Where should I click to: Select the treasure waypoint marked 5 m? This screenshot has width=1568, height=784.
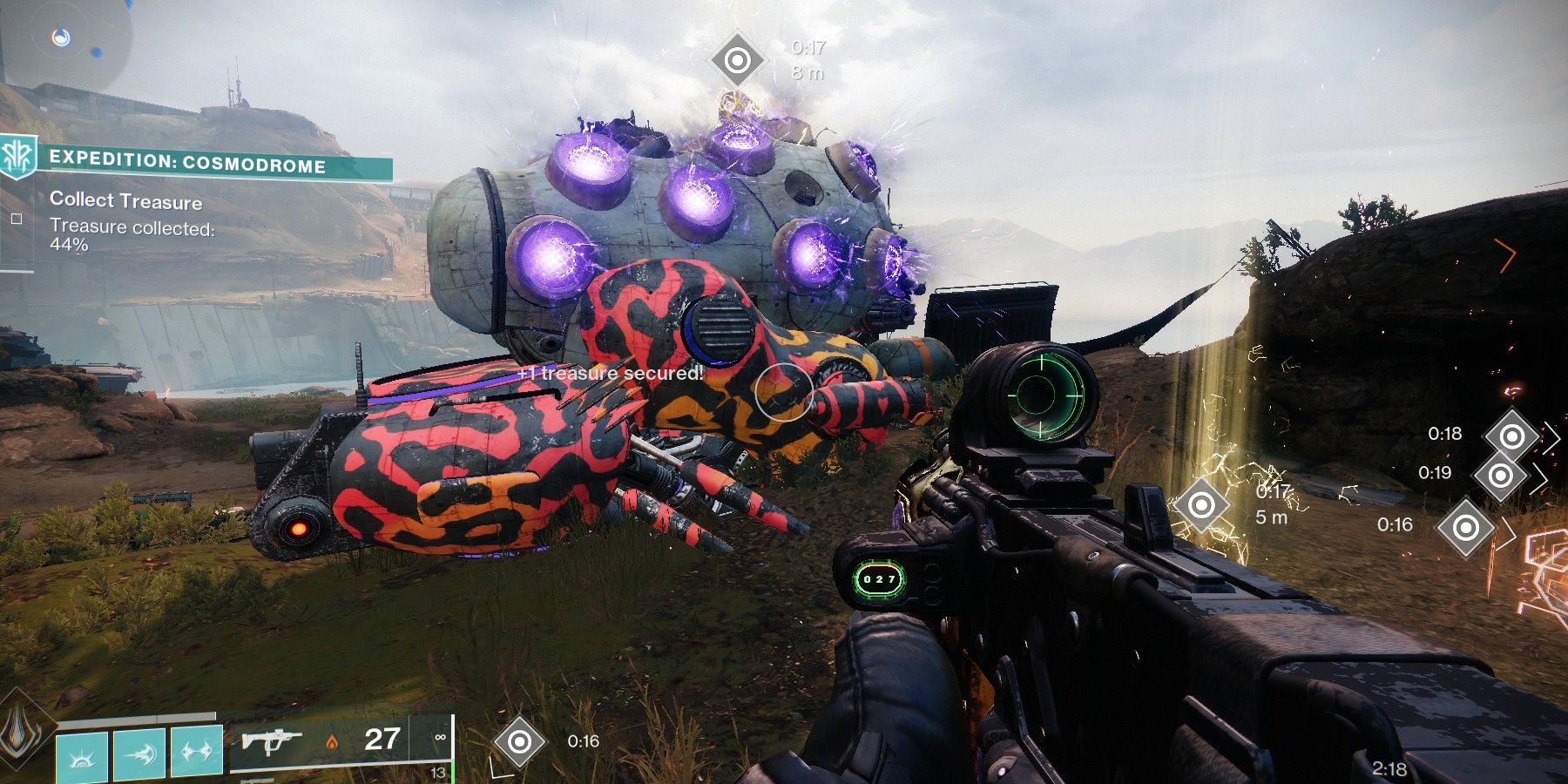point(1201,504)
